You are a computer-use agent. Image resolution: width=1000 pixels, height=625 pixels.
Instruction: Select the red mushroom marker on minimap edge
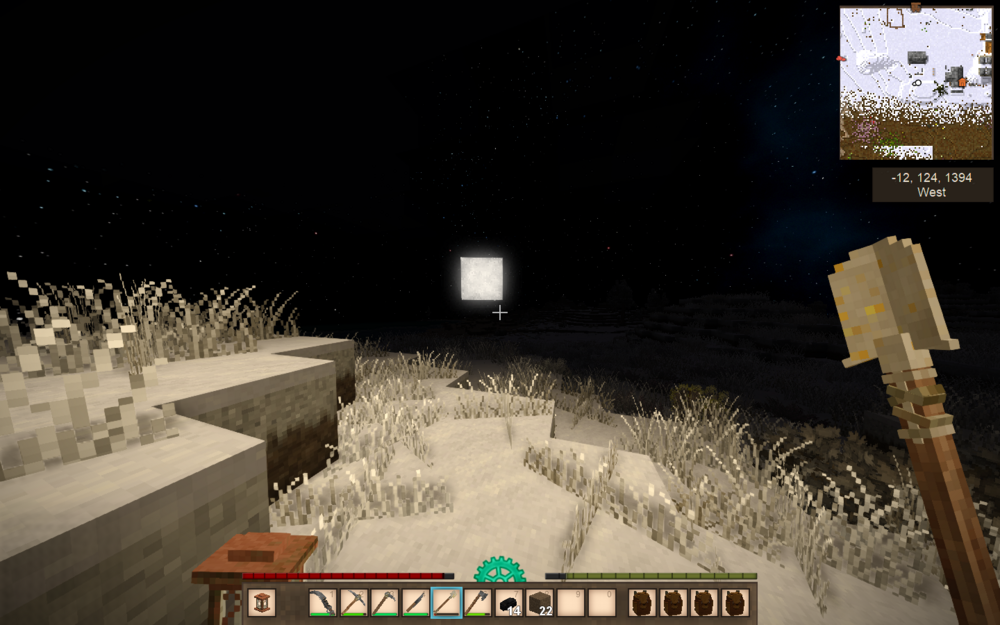click(x=840, y=59)
